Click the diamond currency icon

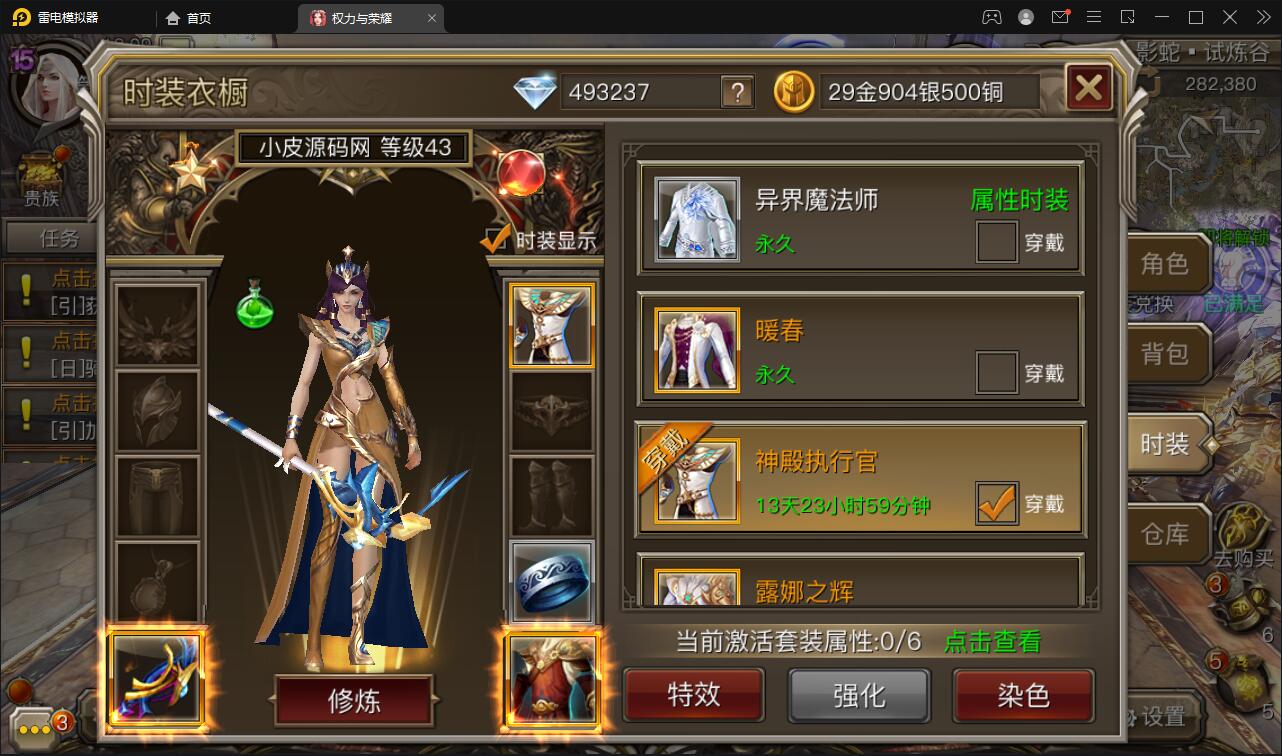(x=536, y=90)
